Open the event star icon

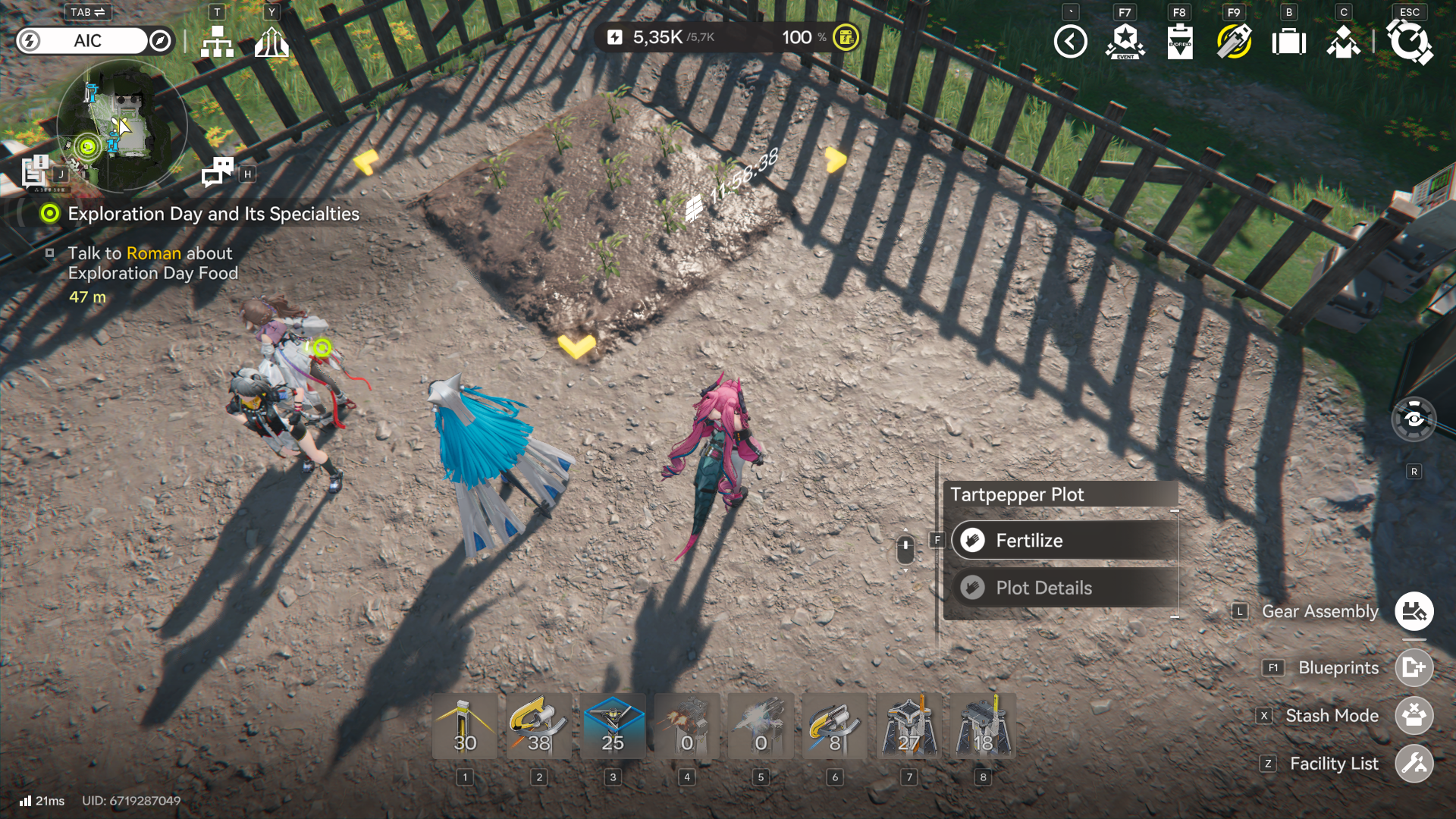1125,41
